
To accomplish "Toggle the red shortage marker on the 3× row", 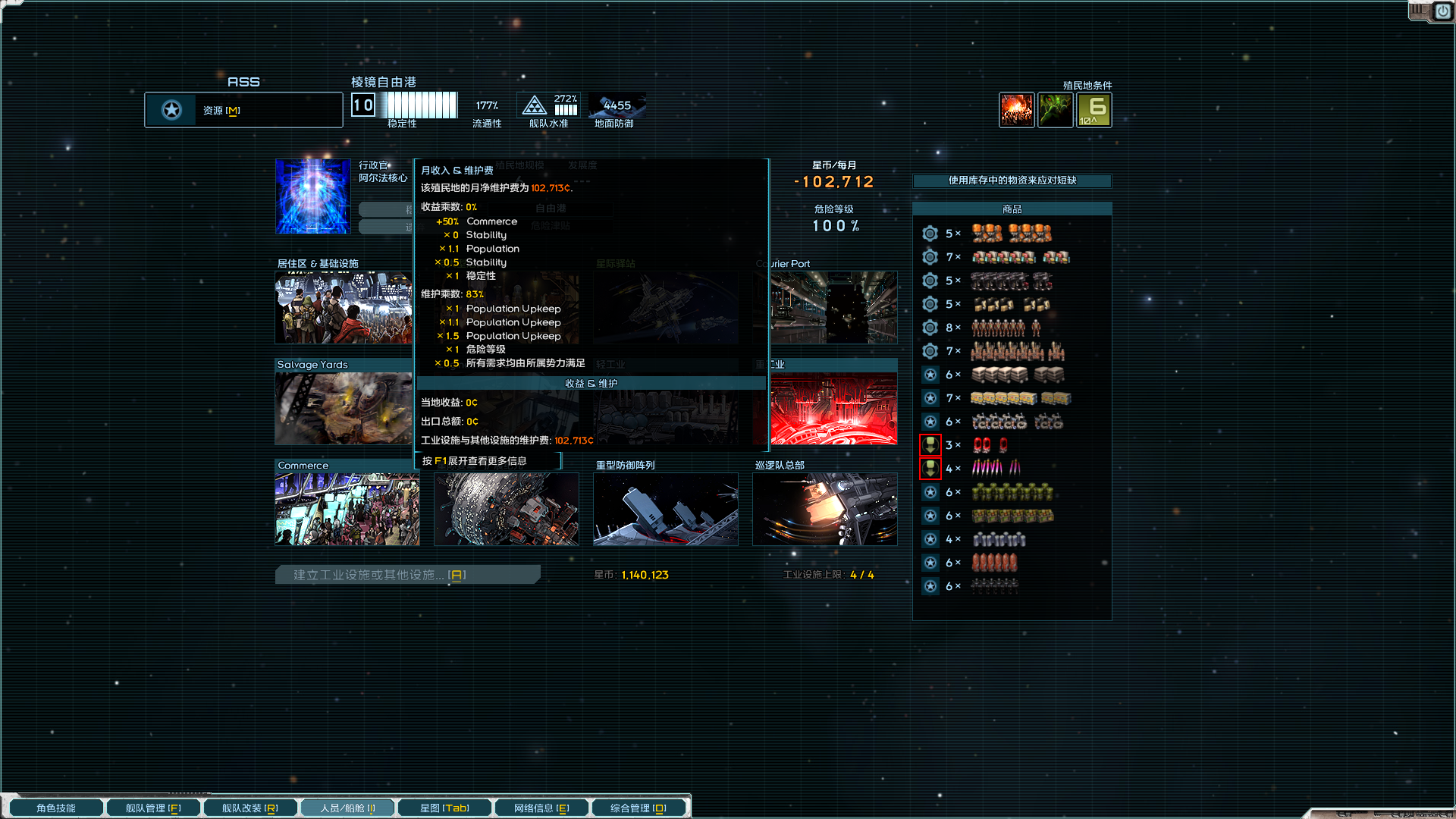I will [x=930, y=445].
